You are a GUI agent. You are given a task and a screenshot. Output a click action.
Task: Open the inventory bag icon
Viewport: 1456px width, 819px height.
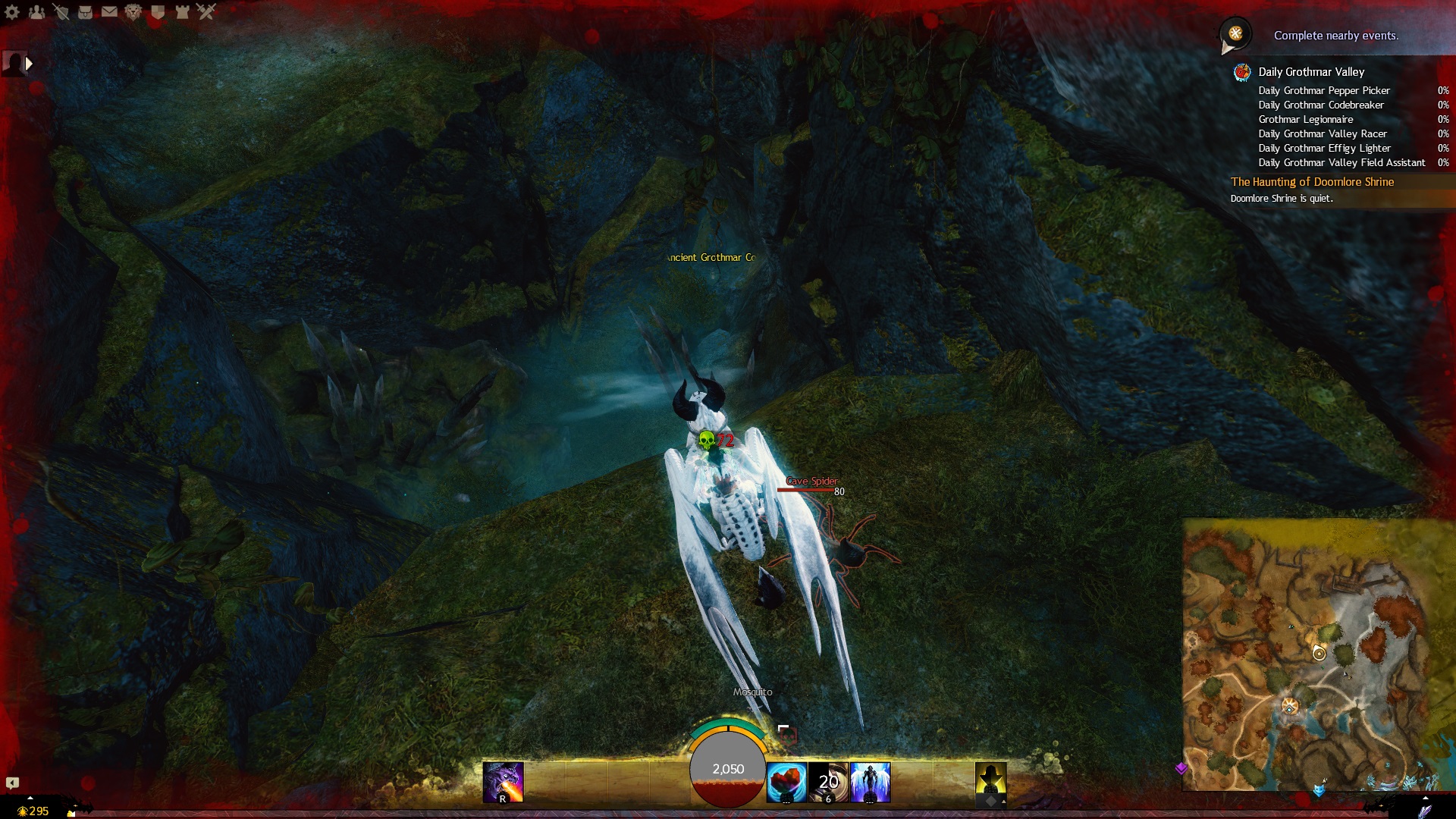pos(85,11)
